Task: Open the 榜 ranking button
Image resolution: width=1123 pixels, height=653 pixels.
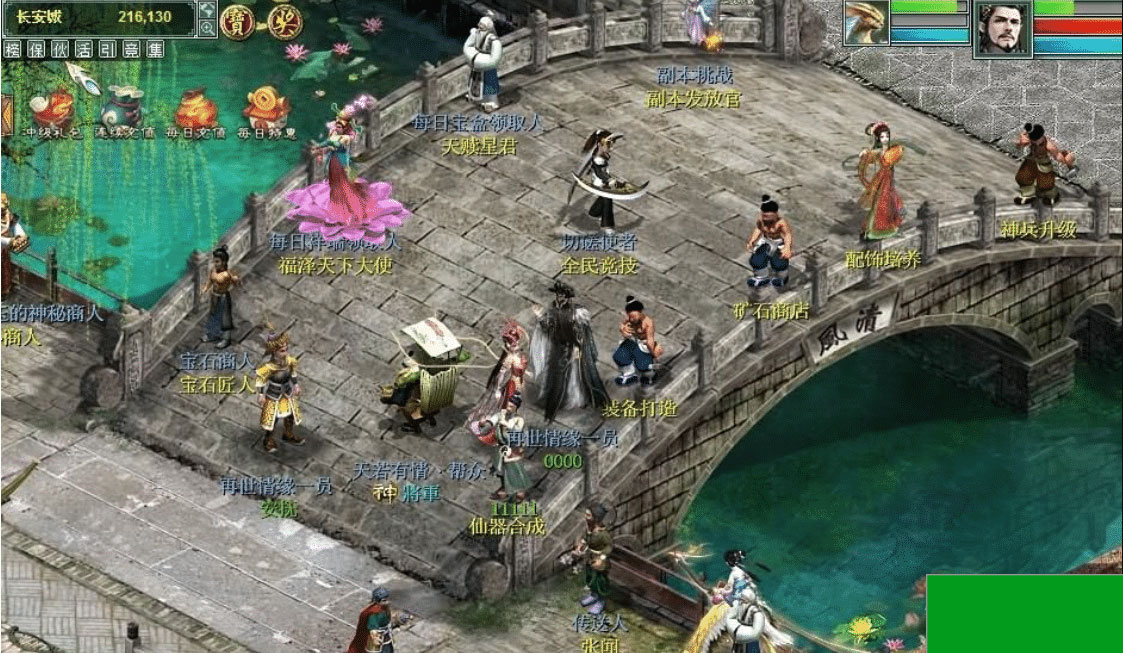Action: pos(13,48)
